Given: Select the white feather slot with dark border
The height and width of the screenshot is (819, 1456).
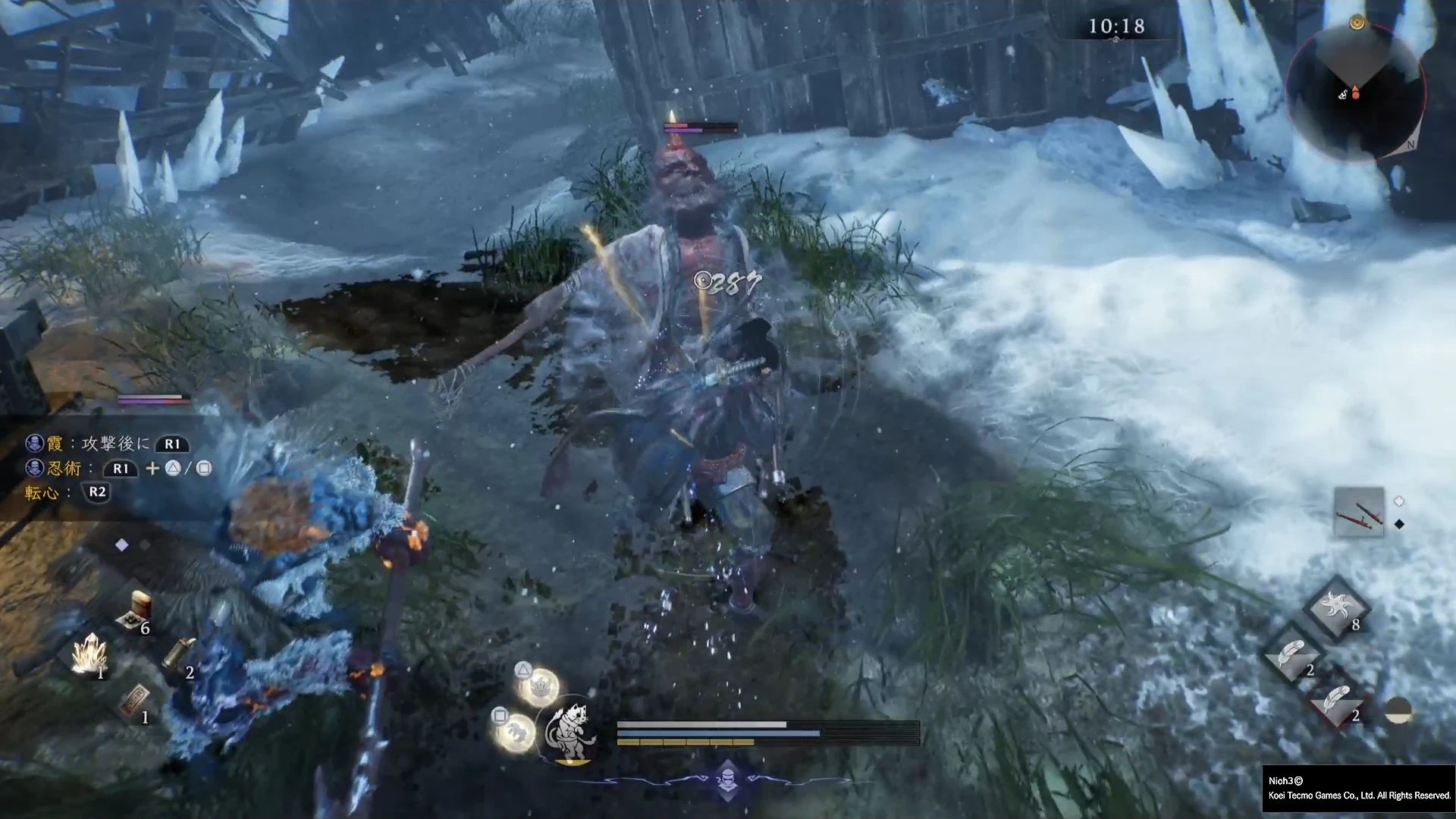Looking at the screenshot, I should pos(1291,654).
